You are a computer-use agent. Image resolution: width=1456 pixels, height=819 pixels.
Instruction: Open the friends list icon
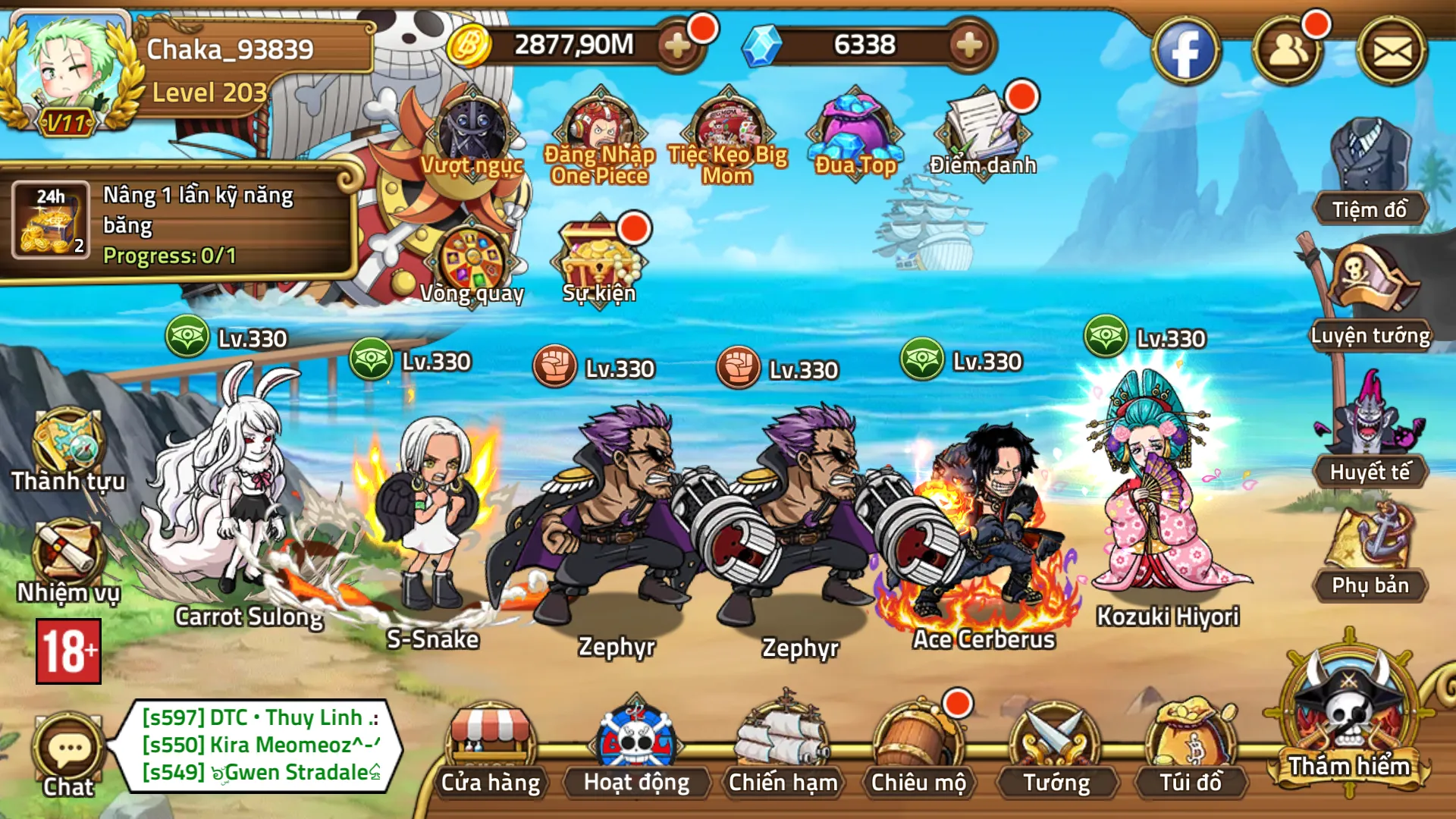coord(1287,52)
